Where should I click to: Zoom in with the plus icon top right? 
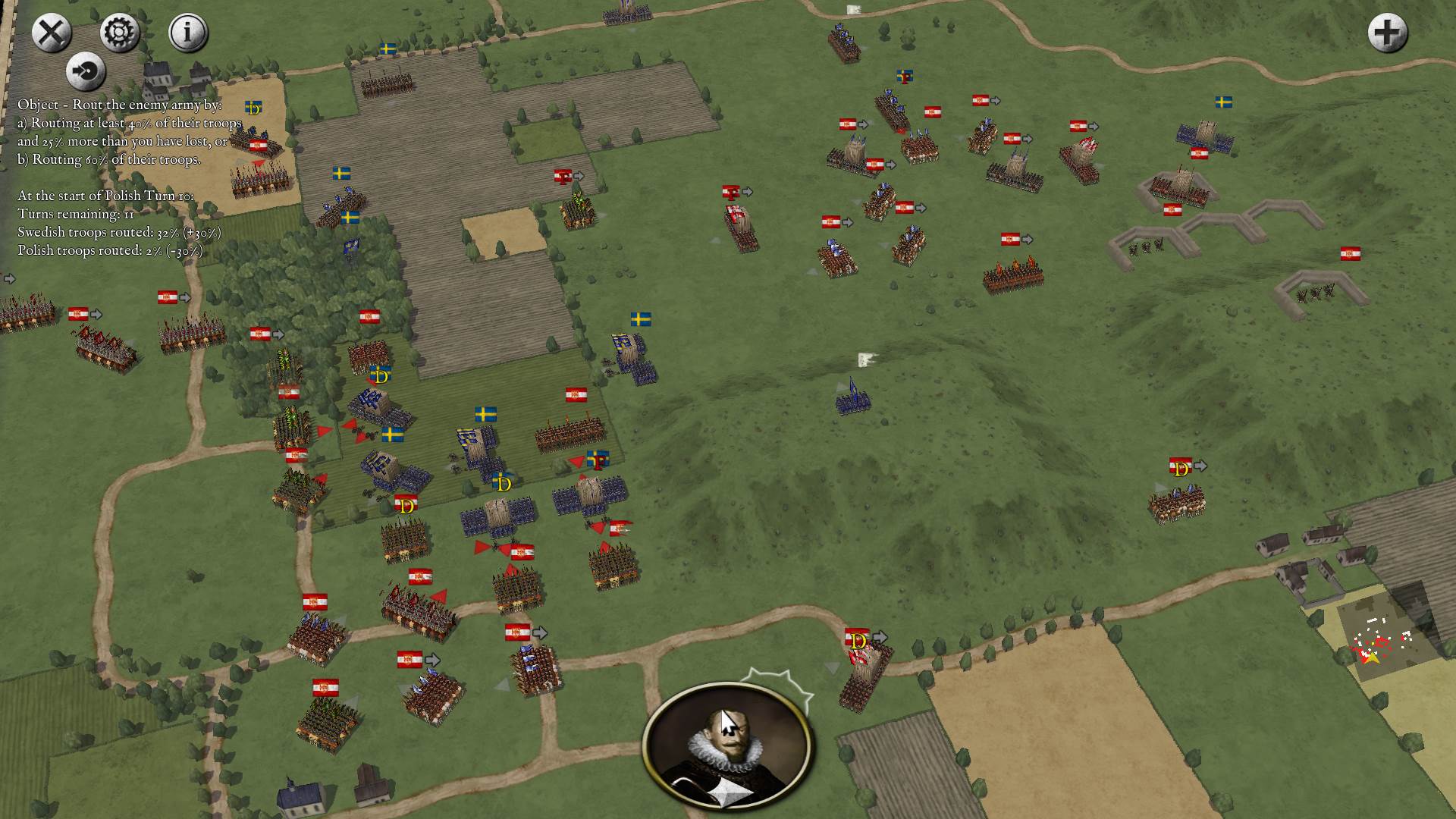coord(1388,33)
